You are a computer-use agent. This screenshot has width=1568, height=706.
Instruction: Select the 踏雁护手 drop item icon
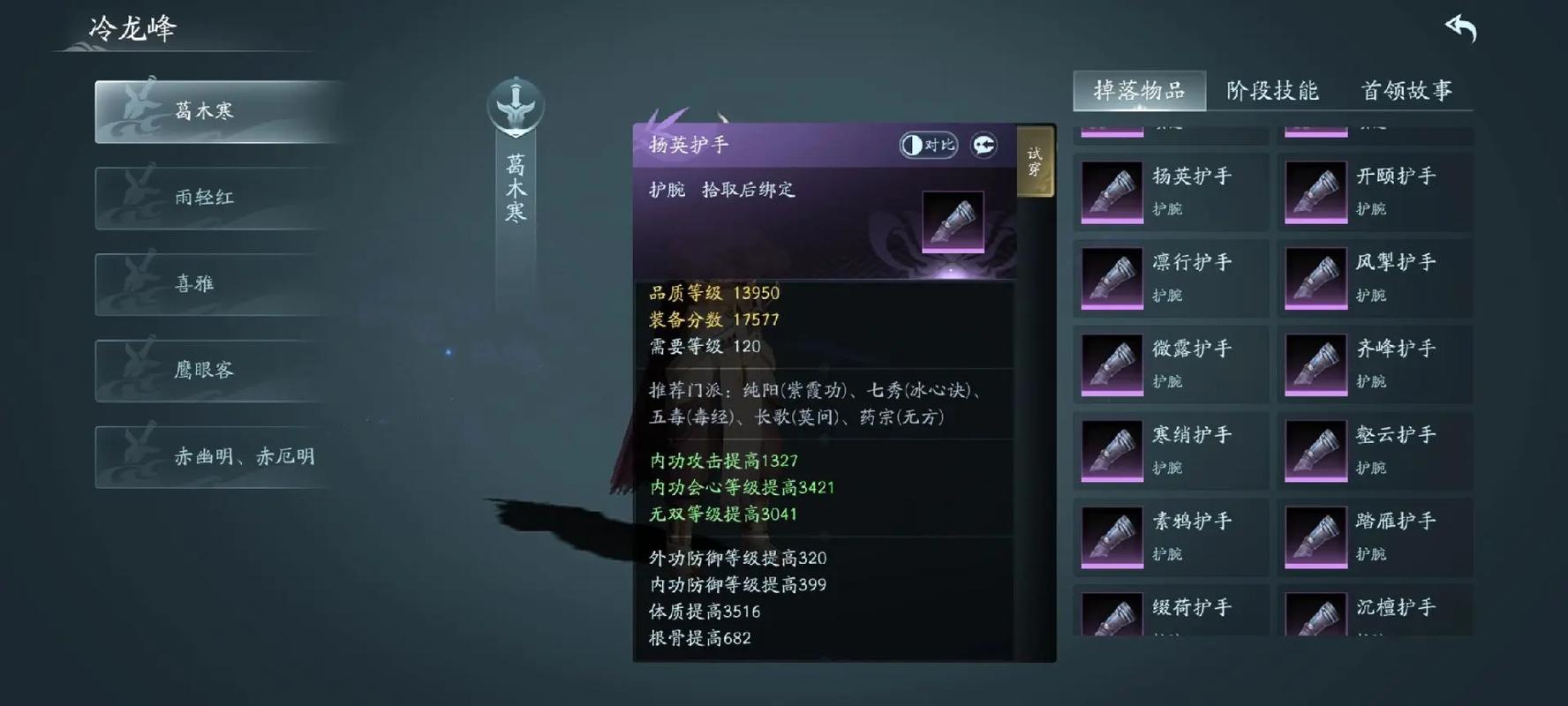1315,537
